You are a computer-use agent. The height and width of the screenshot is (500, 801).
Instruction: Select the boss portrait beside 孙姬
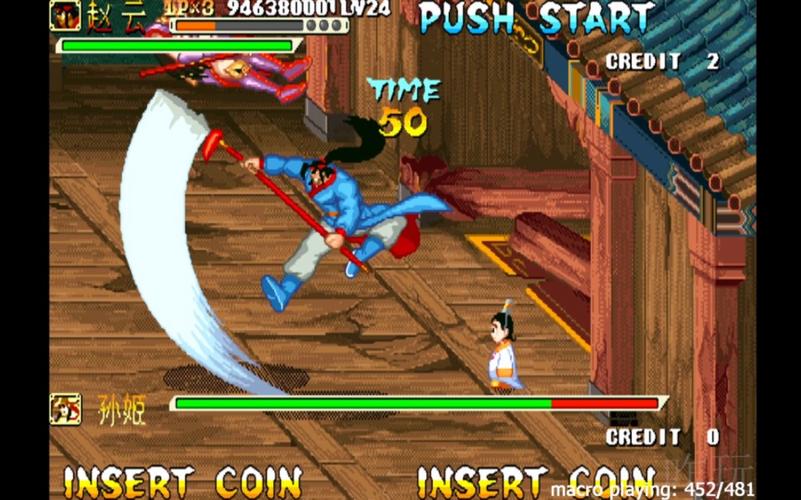pyautogui.click(x=66, y=408)
